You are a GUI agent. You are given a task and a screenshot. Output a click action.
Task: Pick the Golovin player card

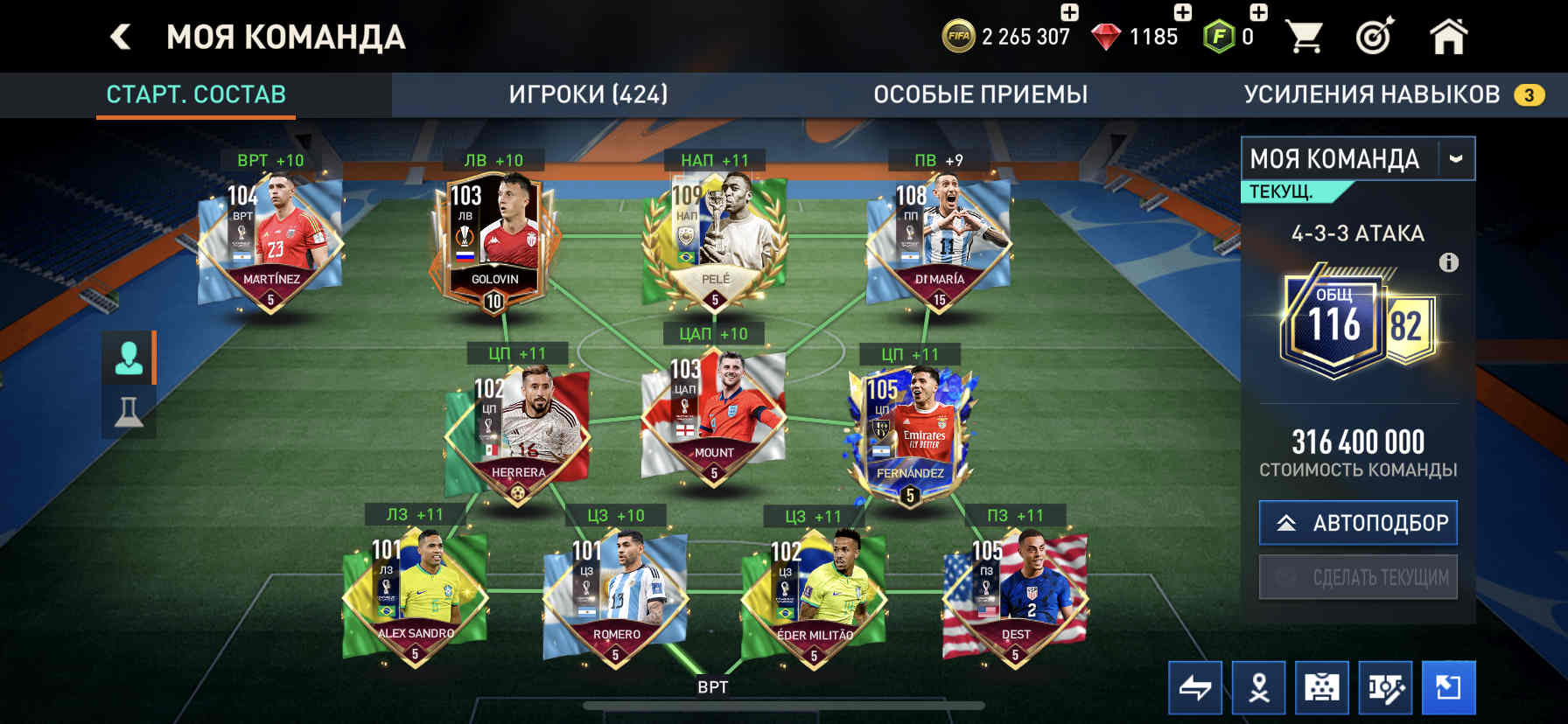tap(493, 240)
